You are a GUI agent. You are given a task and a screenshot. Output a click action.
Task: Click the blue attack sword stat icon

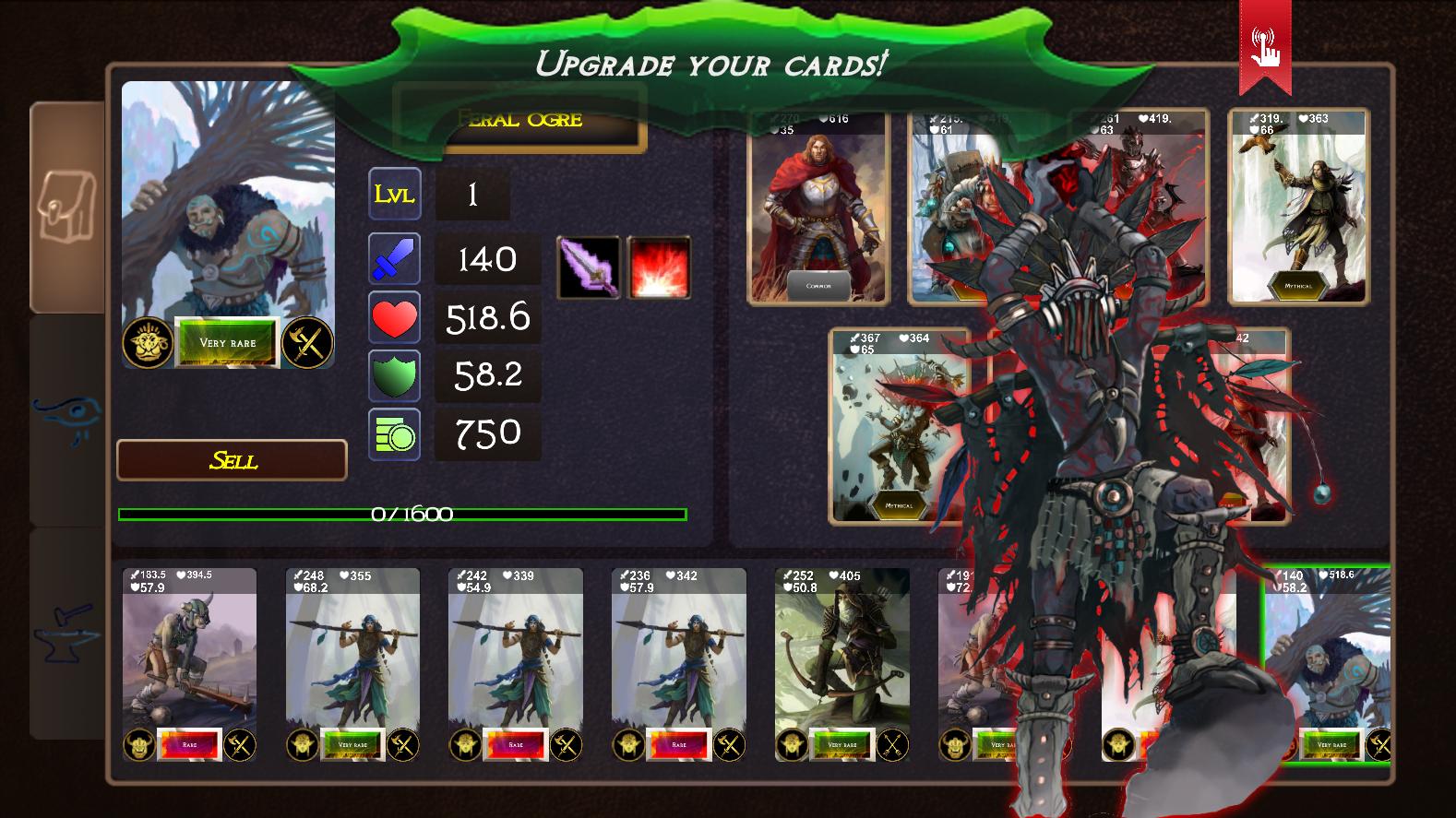(394, 259)
